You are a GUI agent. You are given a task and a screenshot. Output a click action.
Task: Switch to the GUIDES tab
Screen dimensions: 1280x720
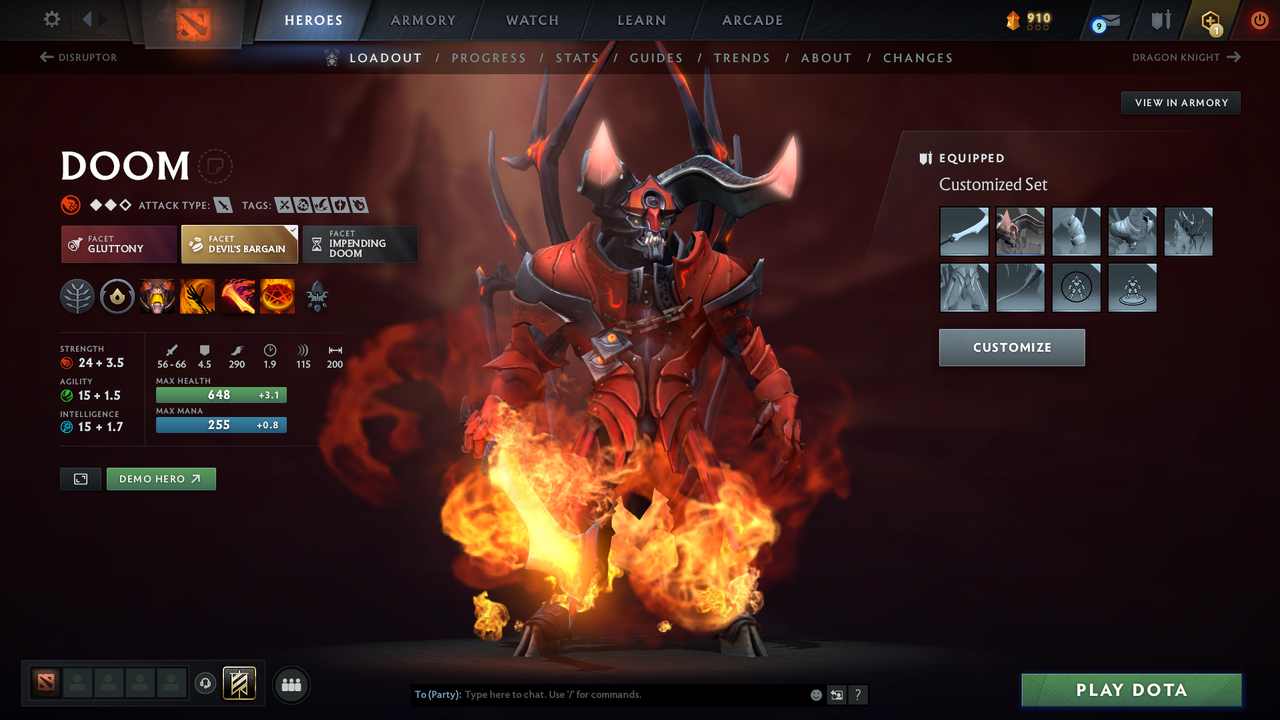(x=656, y=57)
